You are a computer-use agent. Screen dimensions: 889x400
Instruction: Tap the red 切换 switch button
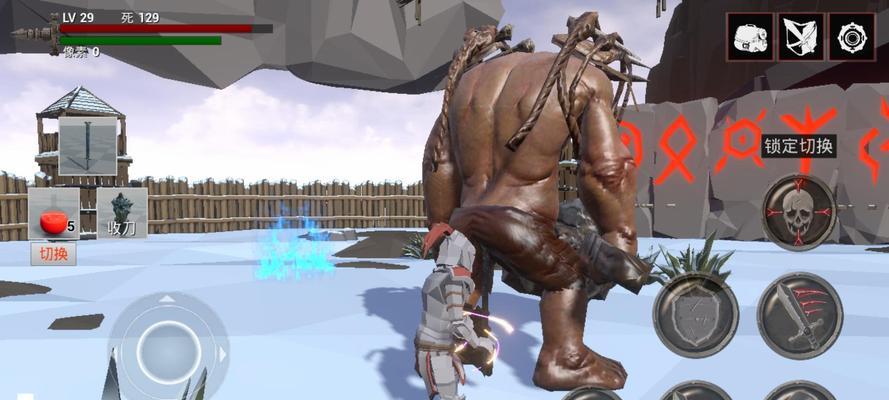[54, 253]
